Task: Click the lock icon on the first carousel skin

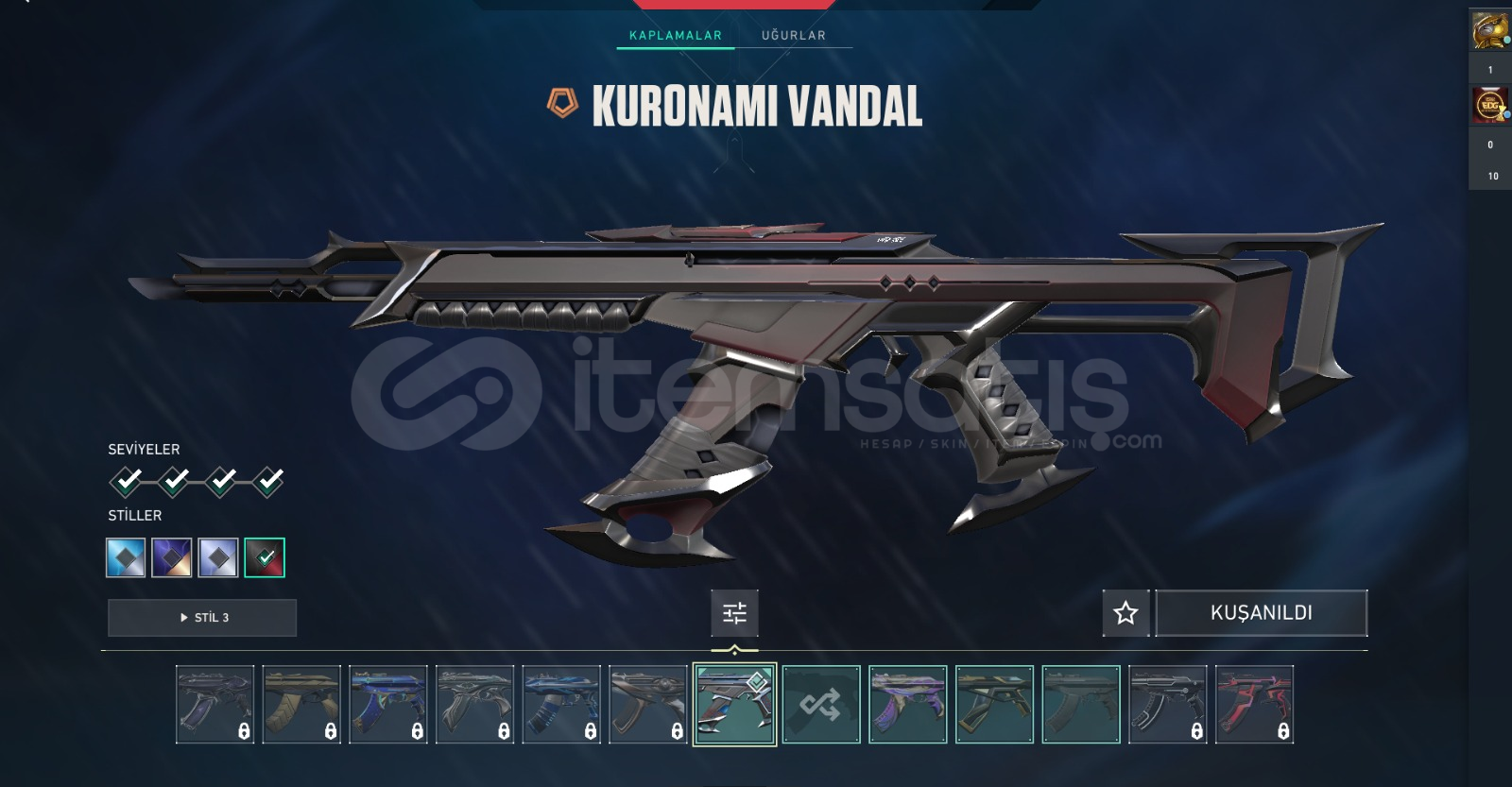Action: 242,729
